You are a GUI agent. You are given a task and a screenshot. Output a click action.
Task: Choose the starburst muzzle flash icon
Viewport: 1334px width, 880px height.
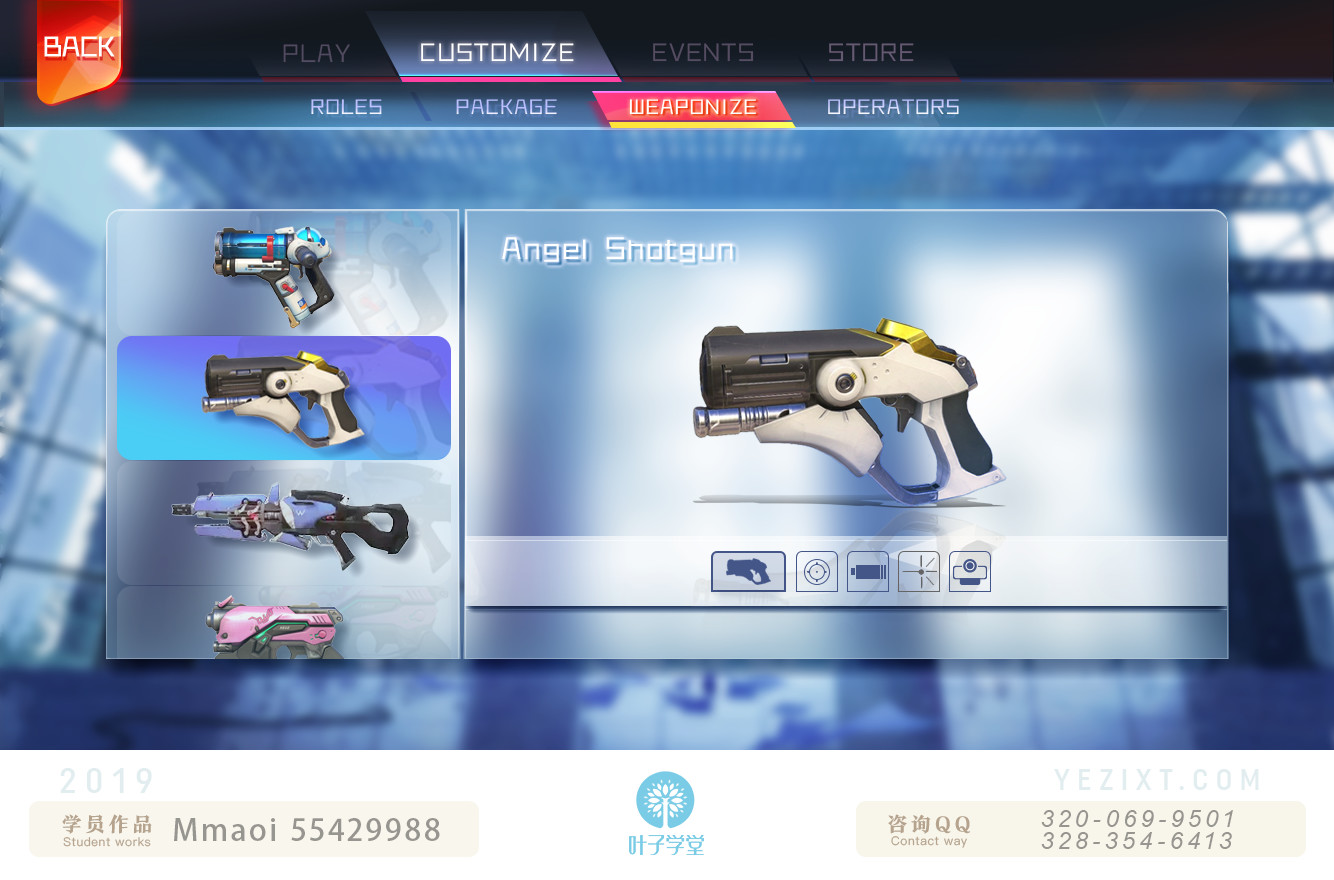(919, 572)
